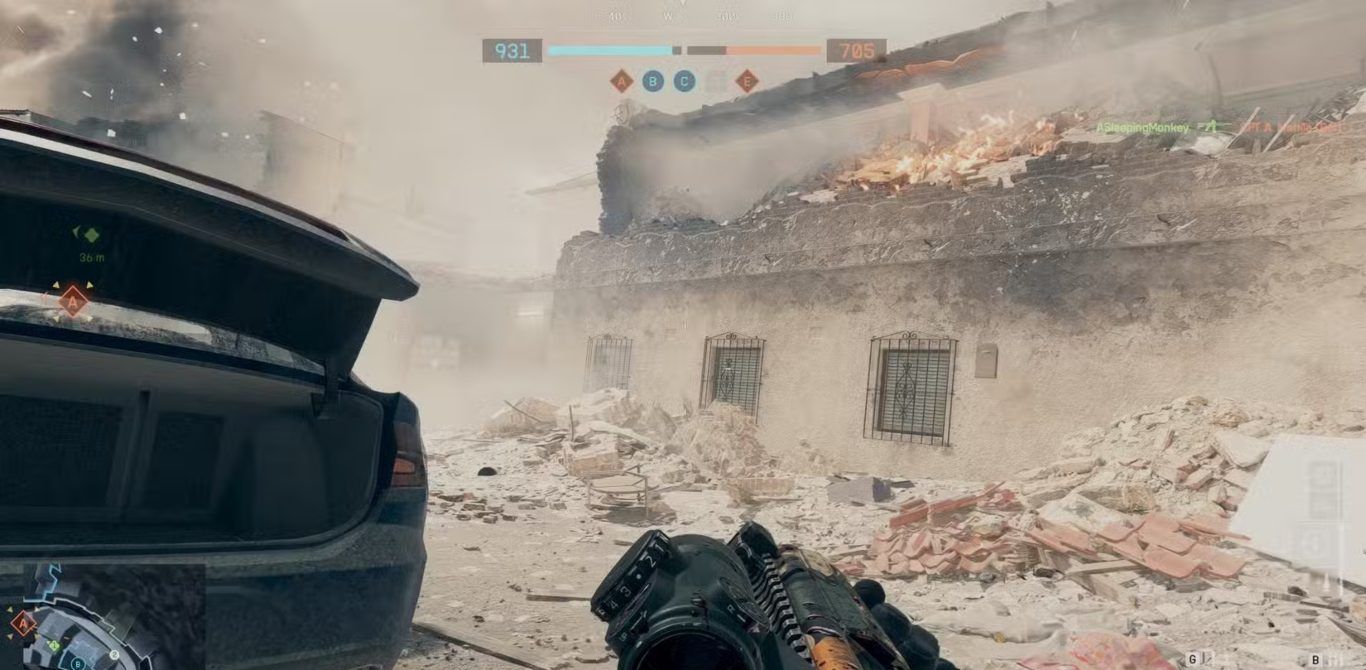Click the objective A waypoint marker near 36 m

(73, 300)
